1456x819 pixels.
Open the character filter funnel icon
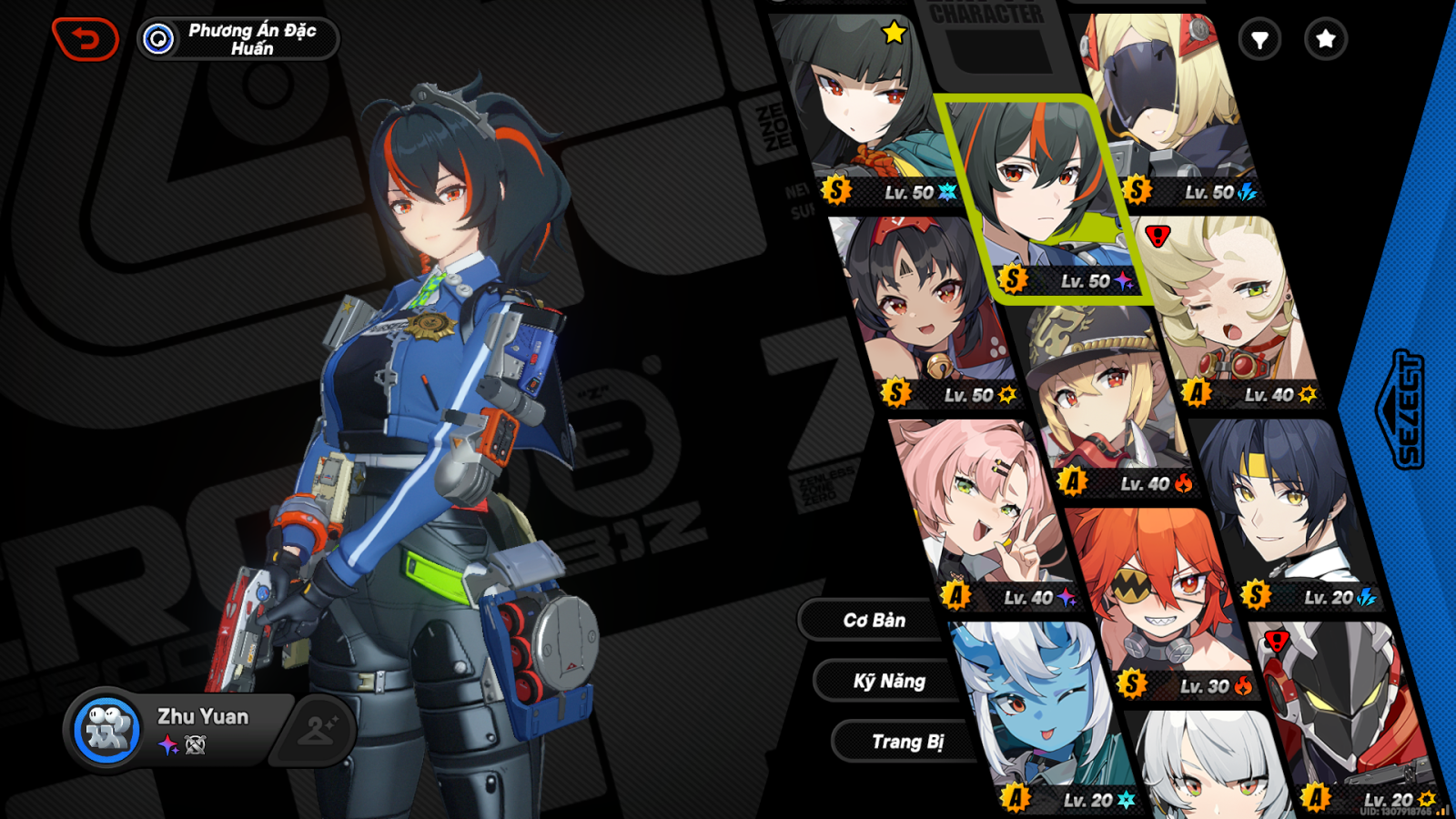(1261, 40)
